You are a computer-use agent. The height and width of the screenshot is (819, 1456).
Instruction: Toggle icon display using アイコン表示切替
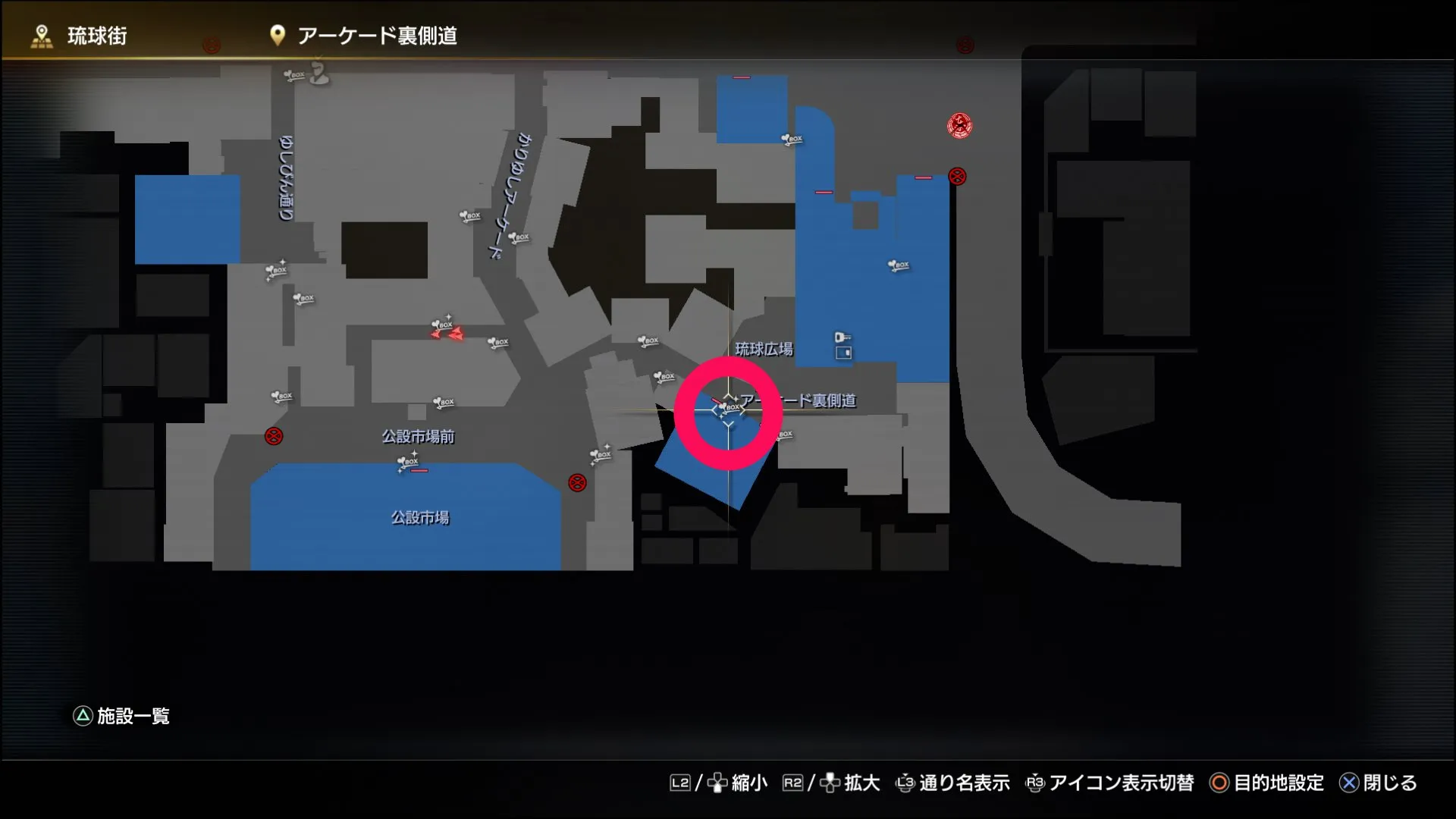[x=1121, y=783]
